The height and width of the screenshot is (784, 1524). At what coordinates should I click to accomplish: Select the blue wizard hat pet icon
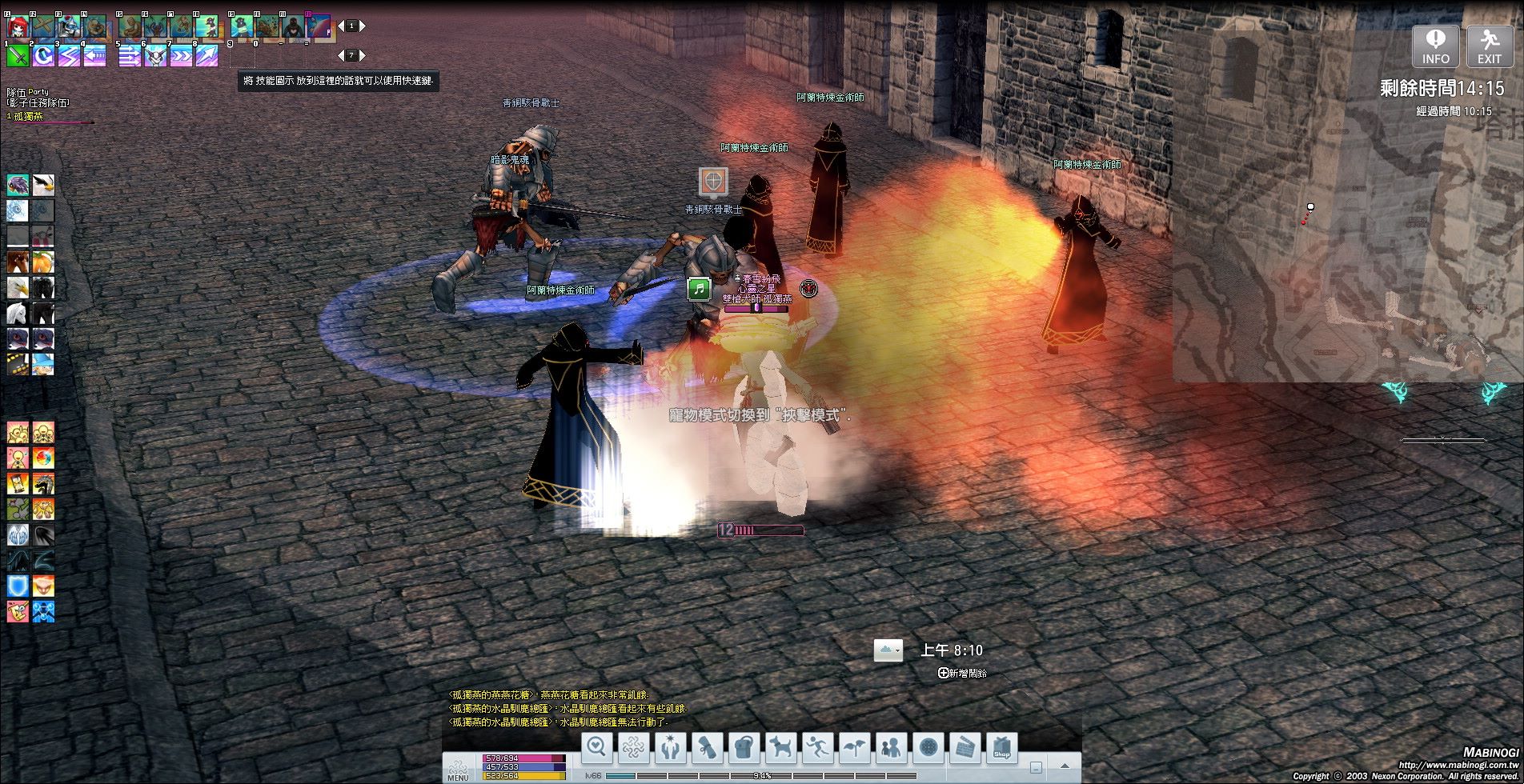(43, 364)
